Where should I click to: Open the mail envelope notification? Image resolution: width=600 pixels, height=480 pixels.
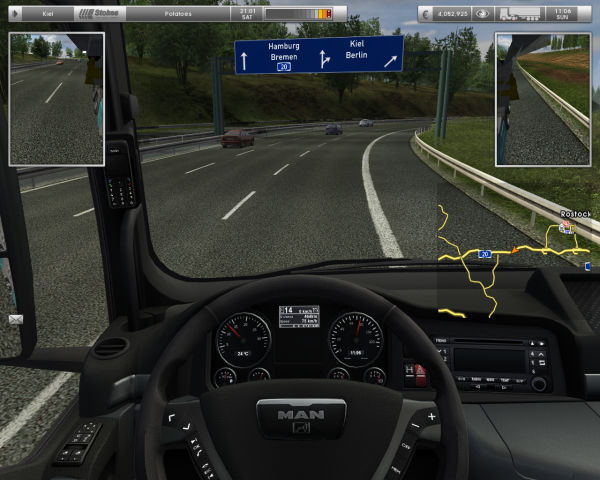(15, 319)
